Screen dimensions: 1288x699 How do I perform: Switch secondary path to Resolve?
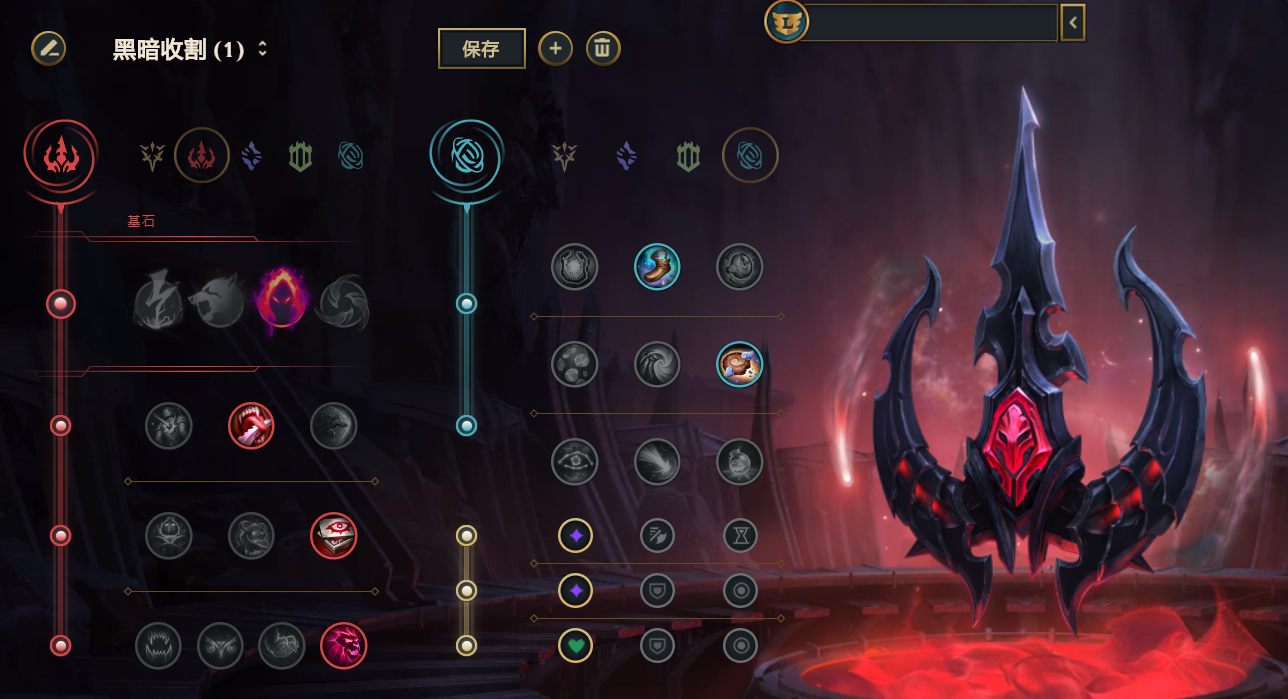(688, 155)
